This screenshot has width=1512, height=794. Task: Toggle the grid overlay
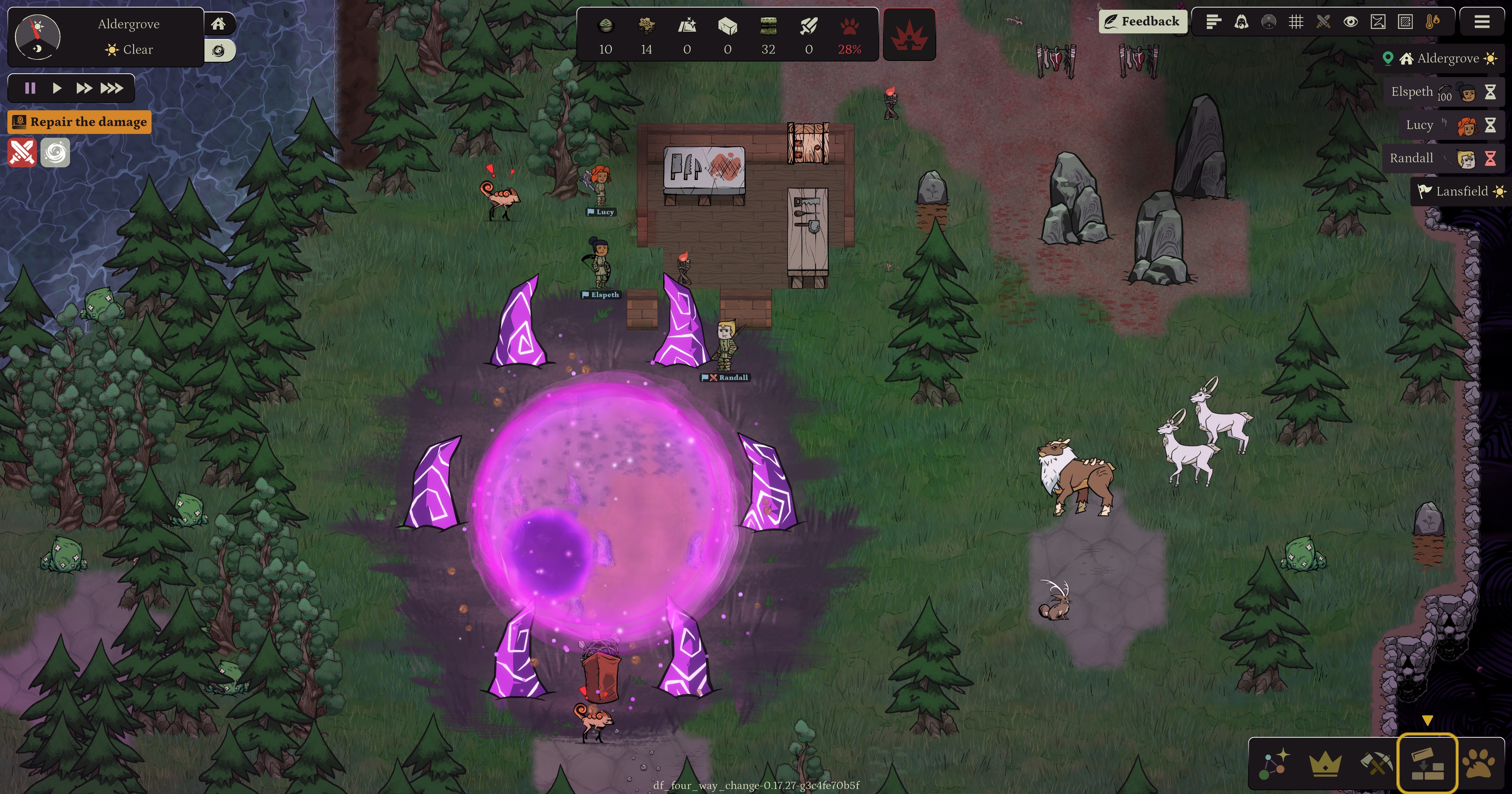tap(1295, 22)
